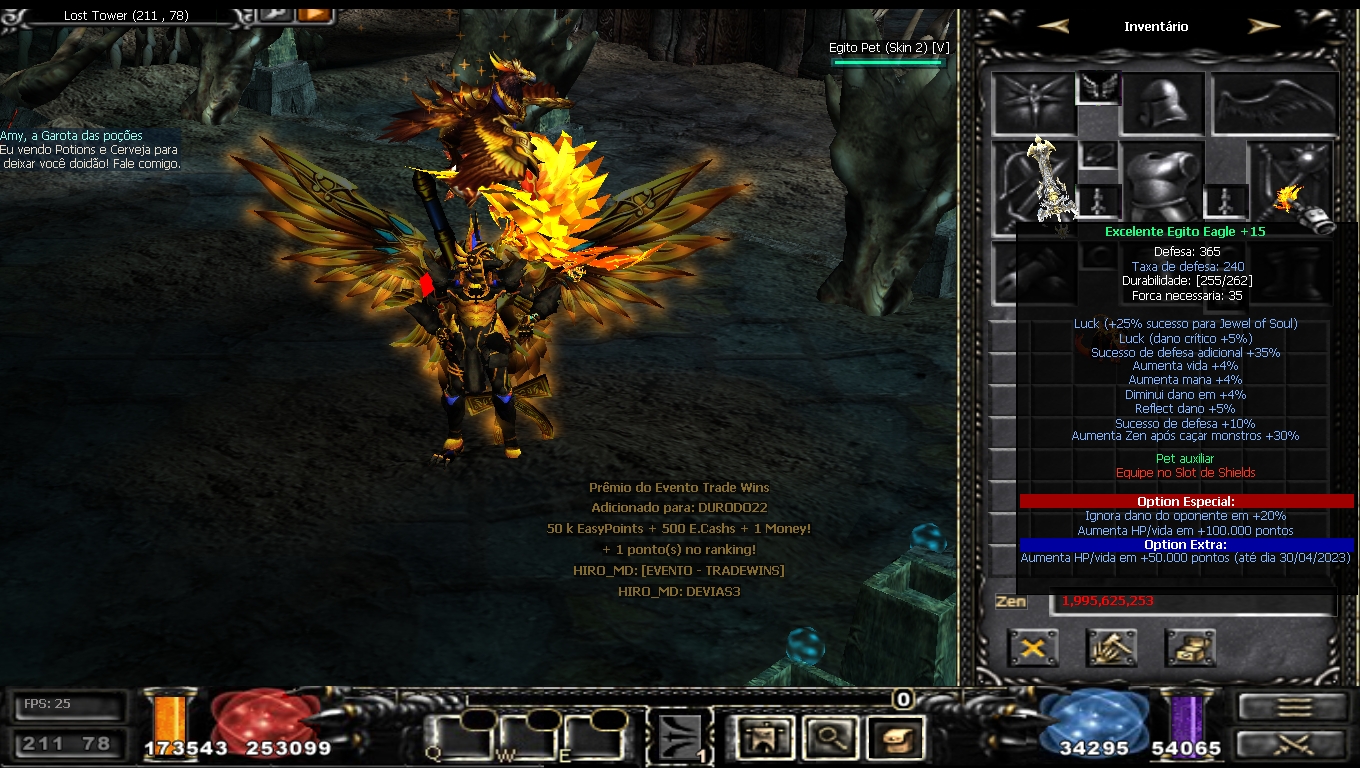Click the pet equipment slot
The image size is (1360, 768).
point(1034,104)
